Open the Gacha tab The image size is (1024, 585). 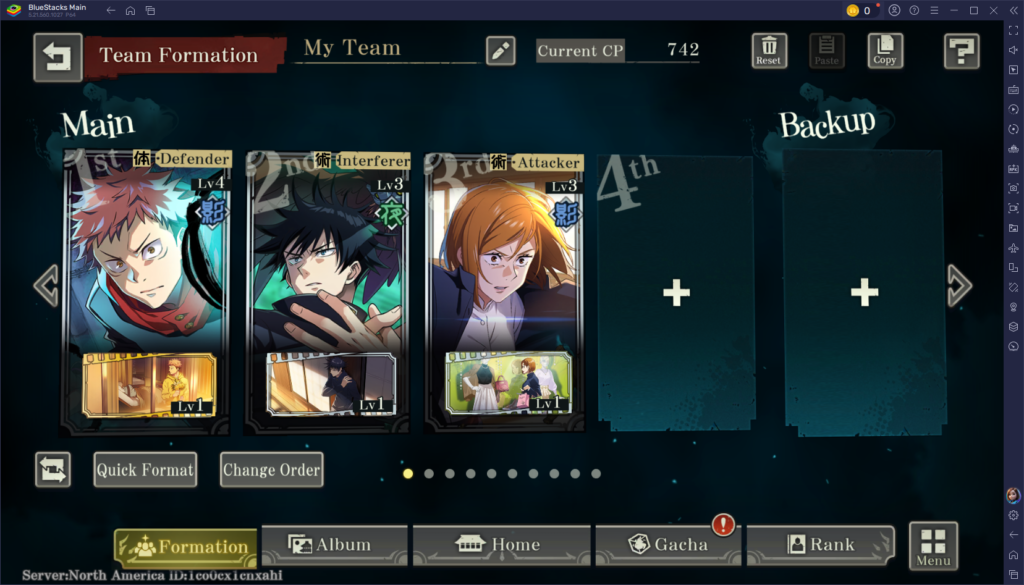[x=668, y=545]
